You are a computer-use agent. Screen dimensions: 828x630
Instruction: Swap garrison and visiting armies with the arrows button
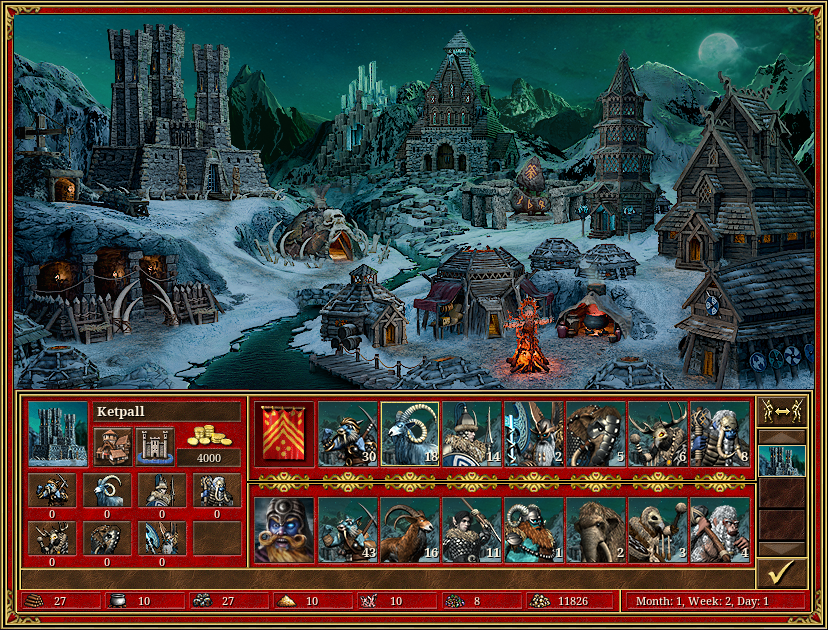[x=781, y=412]
